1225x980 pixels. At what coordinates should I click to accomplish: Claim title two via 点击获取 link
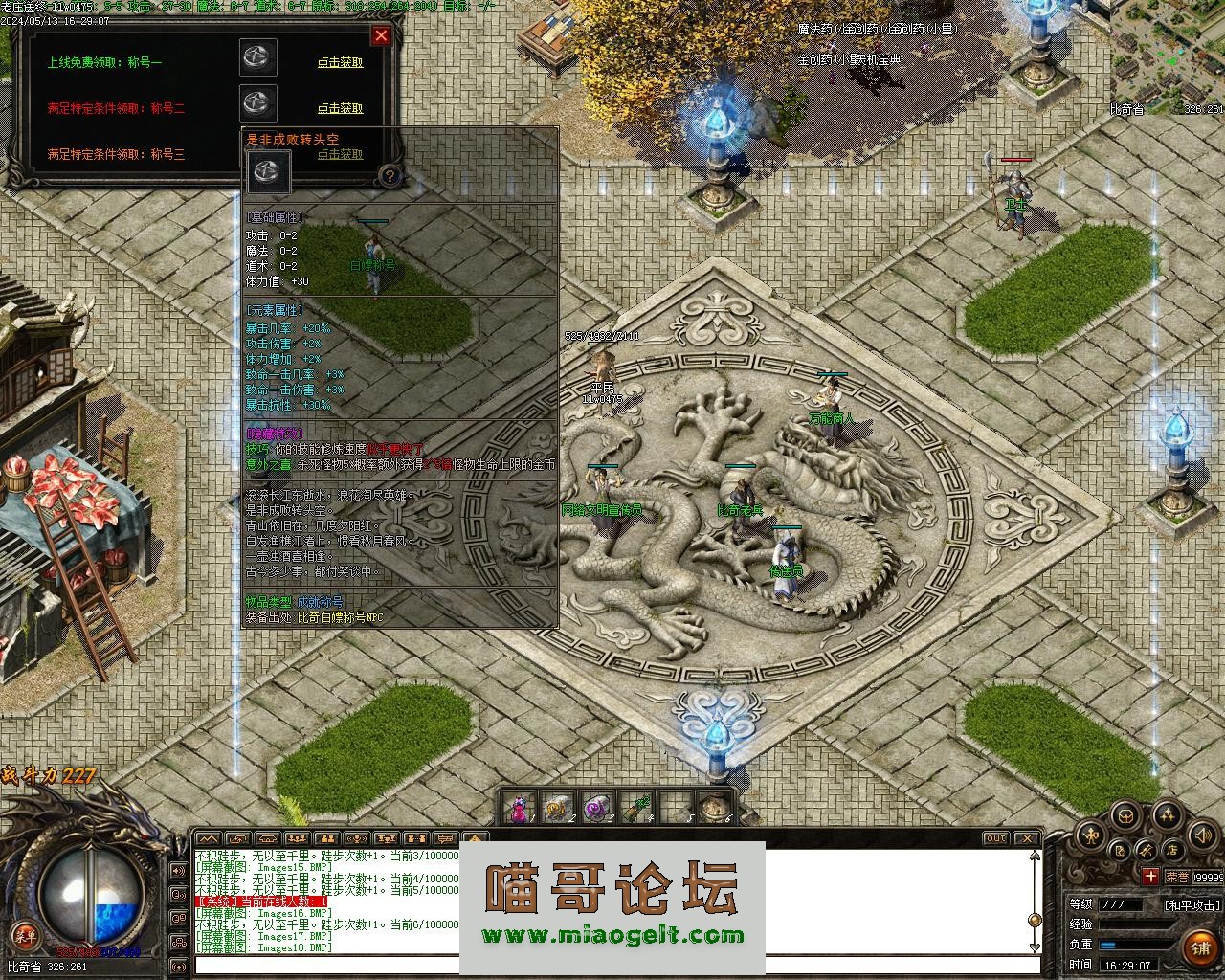(x=340, y=109)
